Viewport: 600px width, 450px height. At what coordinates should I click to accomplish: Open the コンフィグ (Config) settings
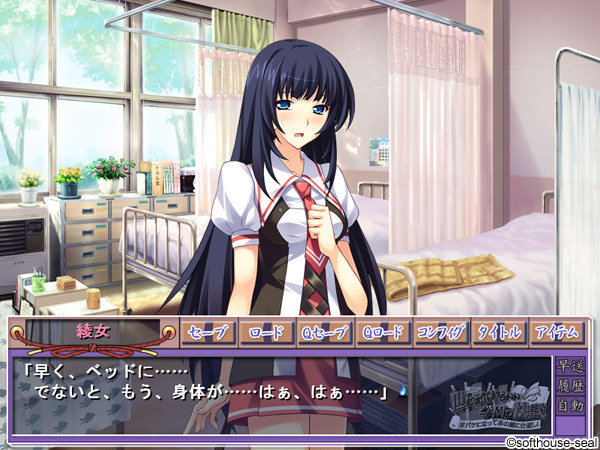pyautogui.click(x=440, y=332)
